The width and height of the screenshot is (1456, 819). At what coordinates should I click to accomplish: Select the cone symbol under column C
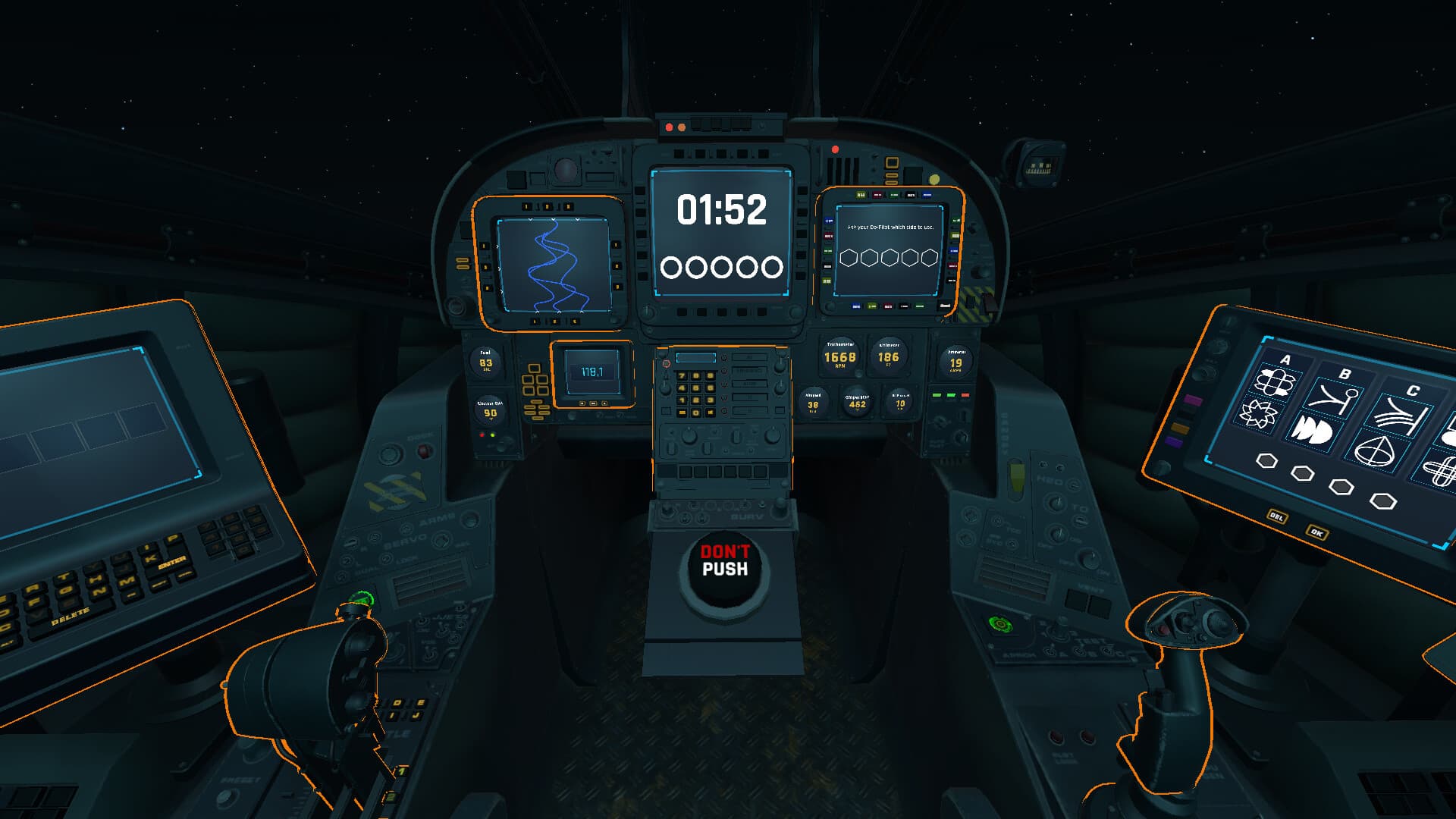point(1375,452)
